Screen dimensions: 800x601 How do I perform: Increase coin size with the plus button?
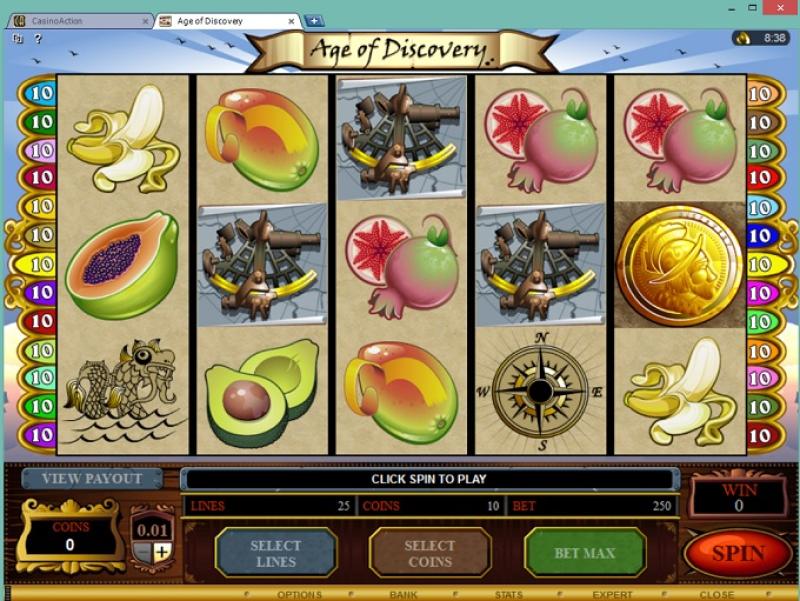[162, 551]
